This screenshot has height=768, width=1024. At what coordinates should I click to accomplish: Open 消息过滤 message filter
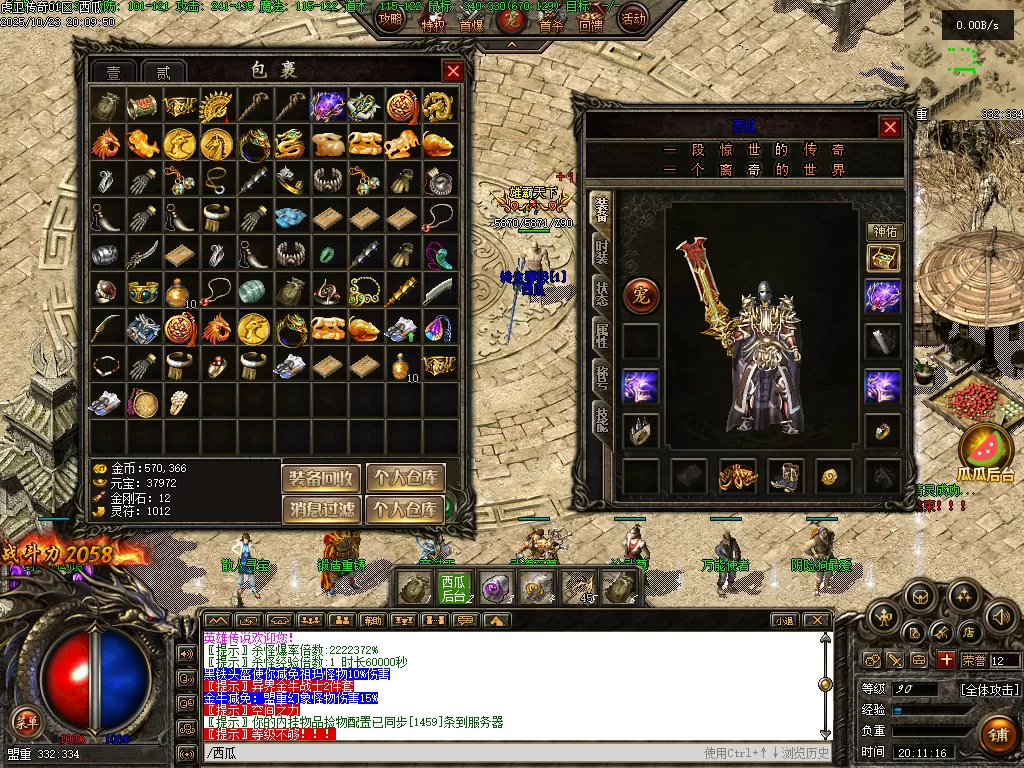click(x=321, y=510)
